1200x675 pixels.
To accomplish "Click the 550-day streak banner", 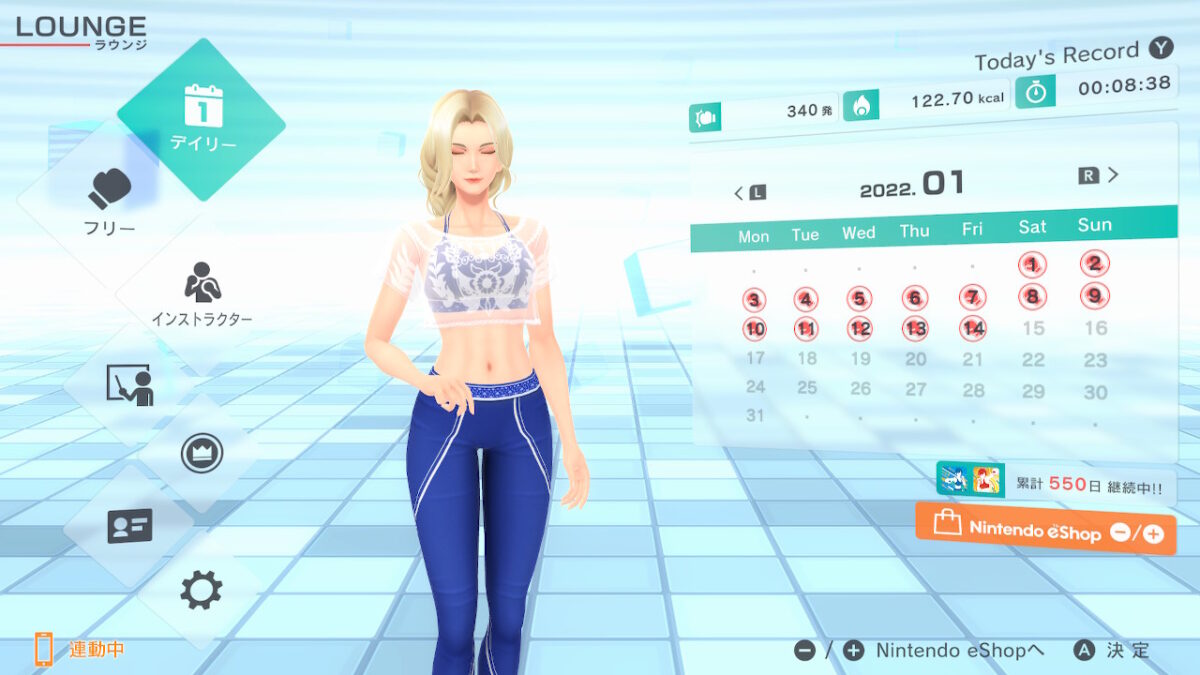I will (x=1055, y=482).
